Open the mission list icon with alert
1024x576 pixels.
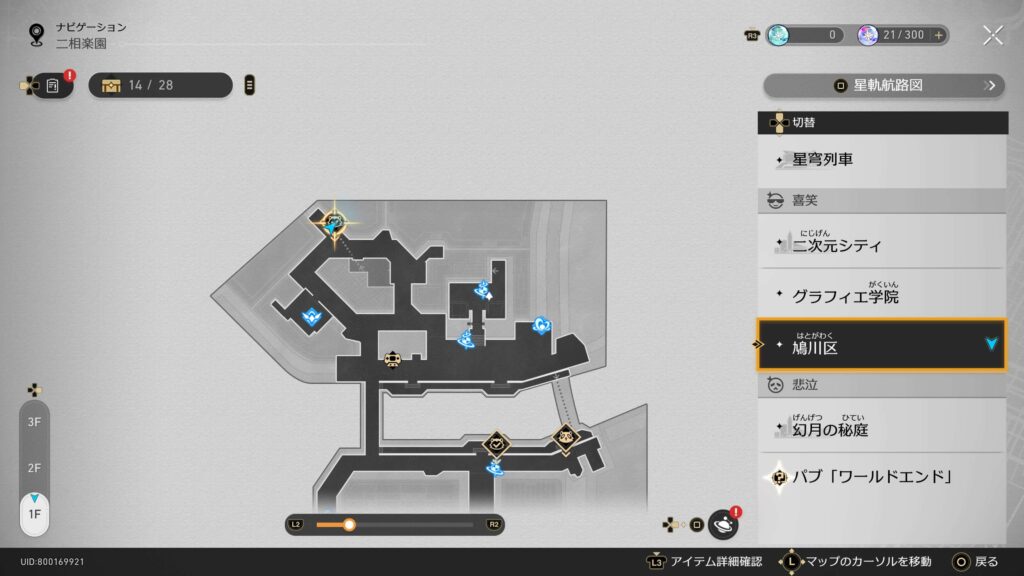(x=53, y=86)
